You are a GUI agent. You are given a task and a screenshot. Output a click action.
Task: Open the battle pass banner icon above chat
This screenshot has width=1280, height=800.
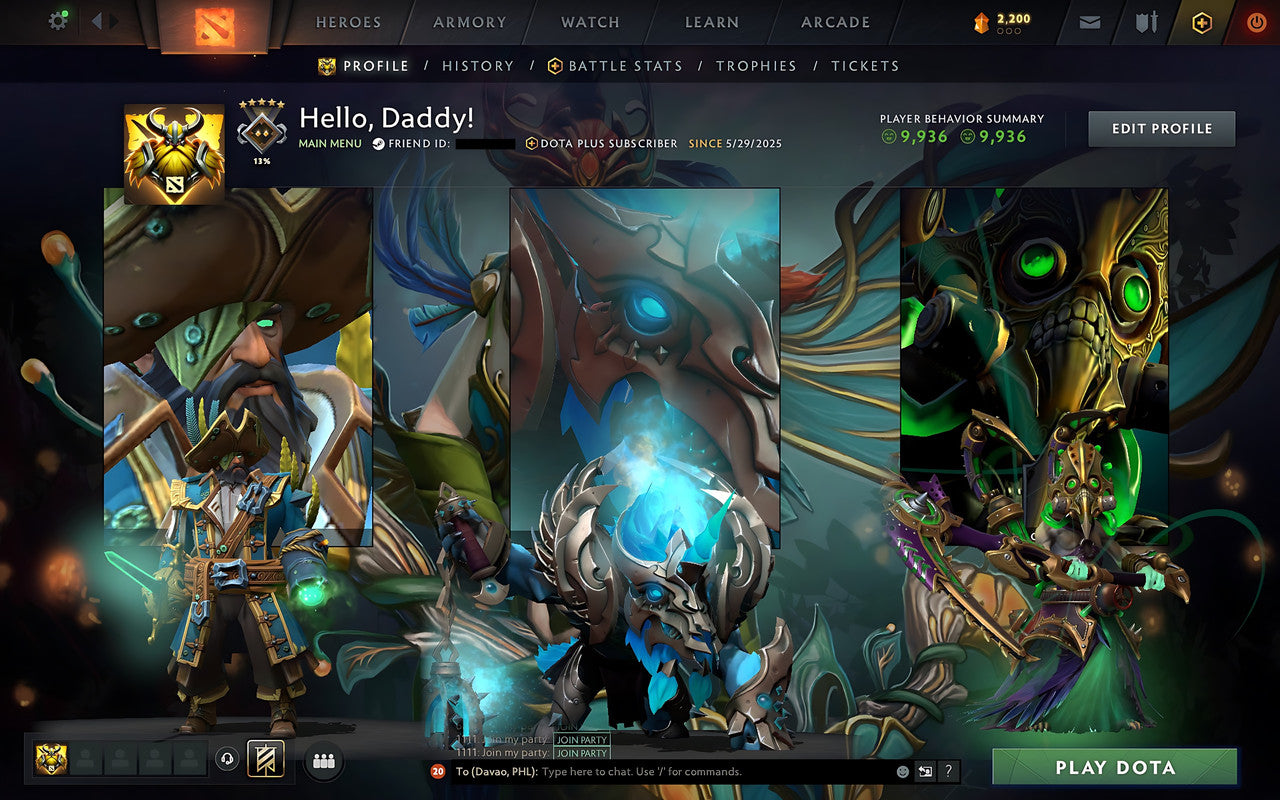(x=267, y=760)
